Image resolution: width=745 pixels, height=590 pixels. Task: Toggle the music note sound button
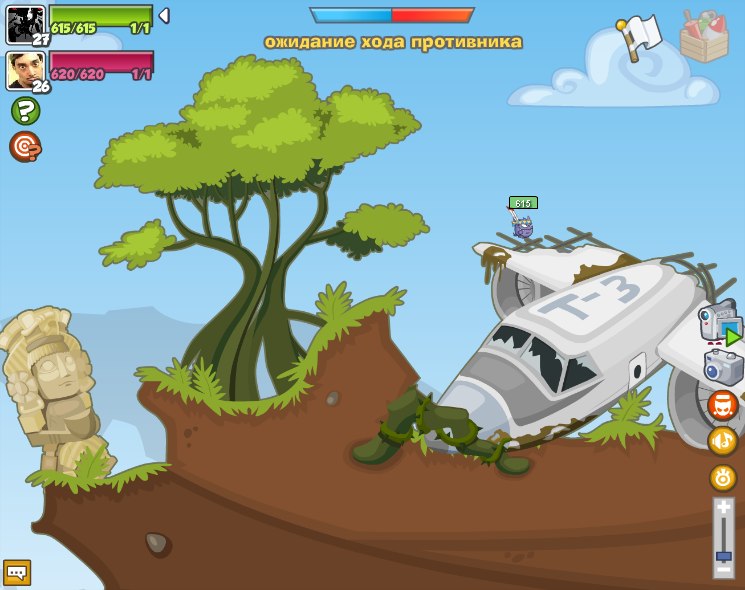pyautogui.click(x=723, y=441)
